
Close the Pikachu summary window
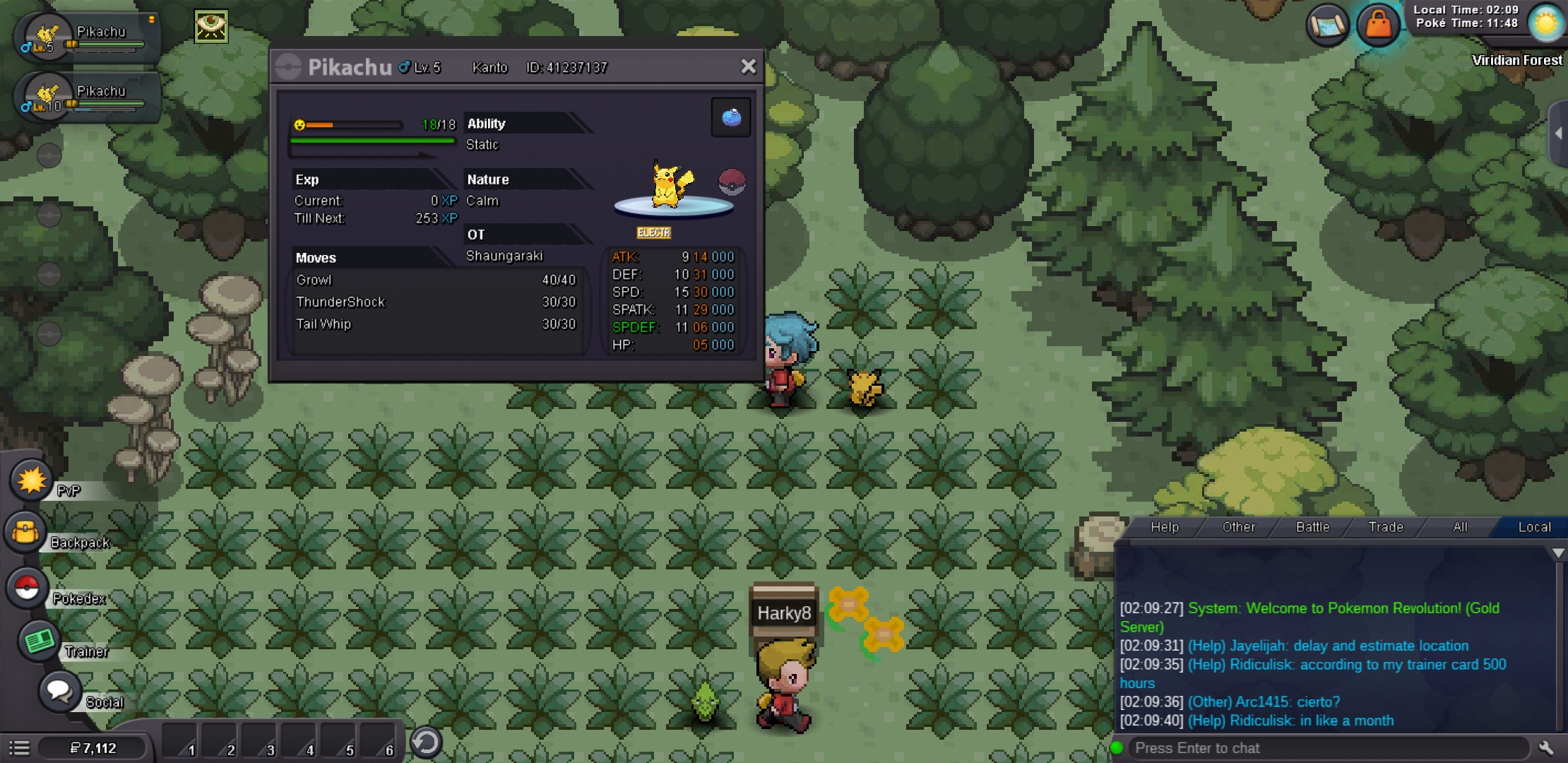(748, 66)
